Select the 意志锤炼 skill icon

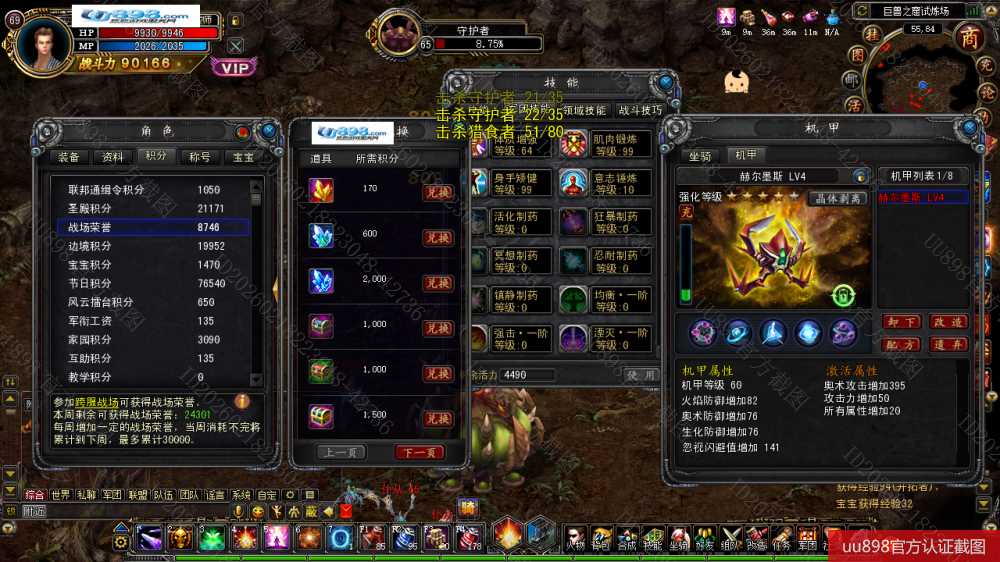point(574,183)
